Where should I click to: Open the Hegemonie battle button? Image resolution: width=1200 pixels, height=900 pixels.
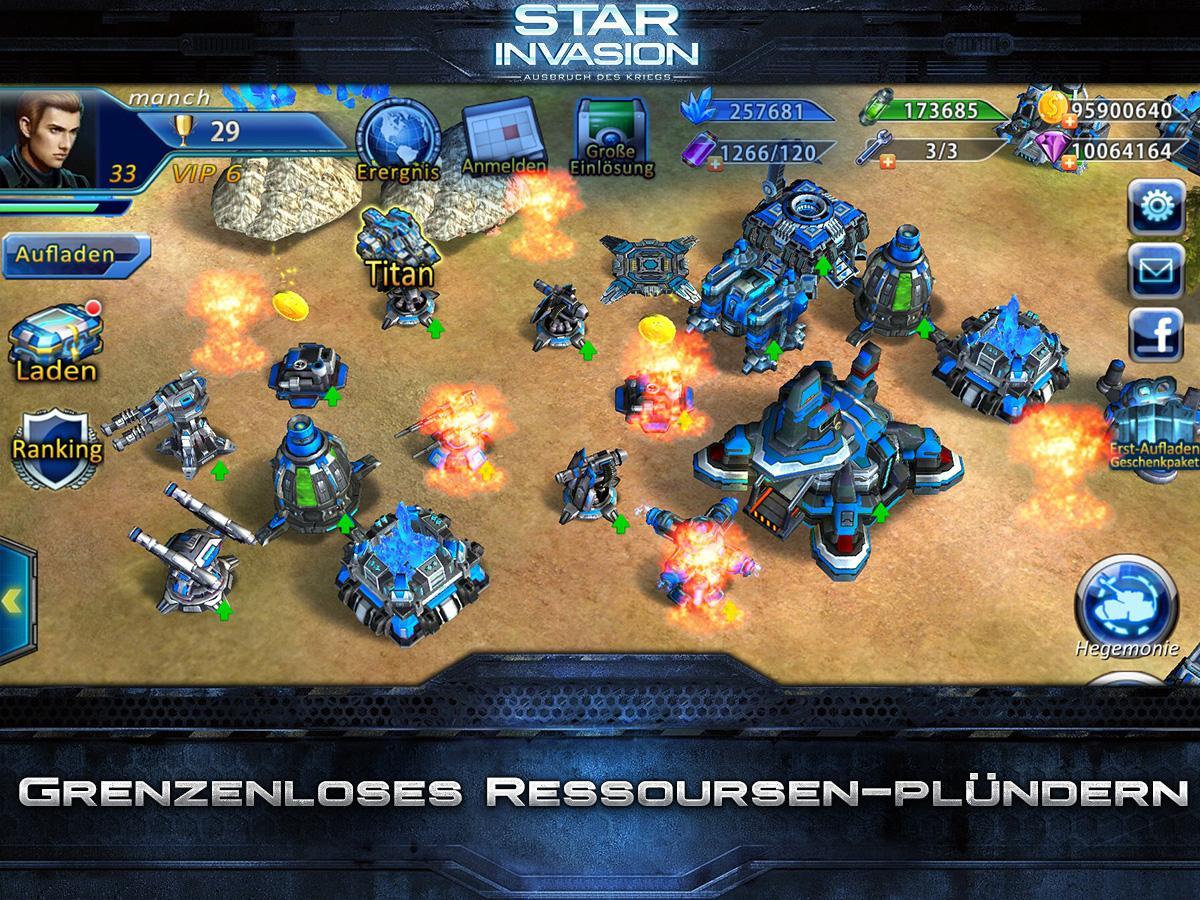[1126, 600]
